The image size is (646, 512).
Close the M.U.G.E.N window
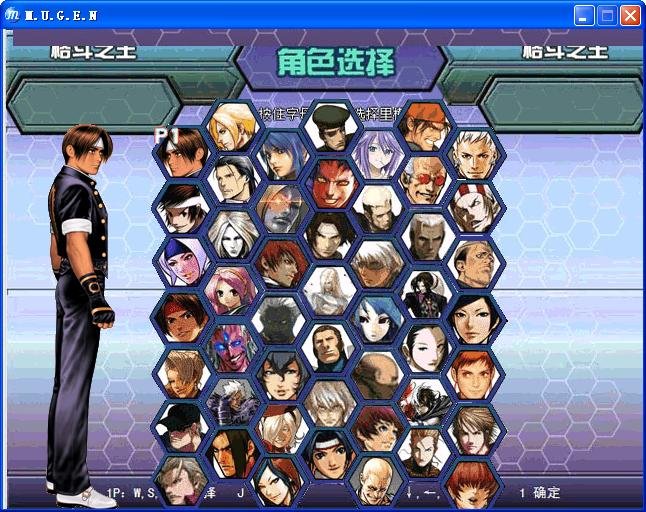pos(630,15)
